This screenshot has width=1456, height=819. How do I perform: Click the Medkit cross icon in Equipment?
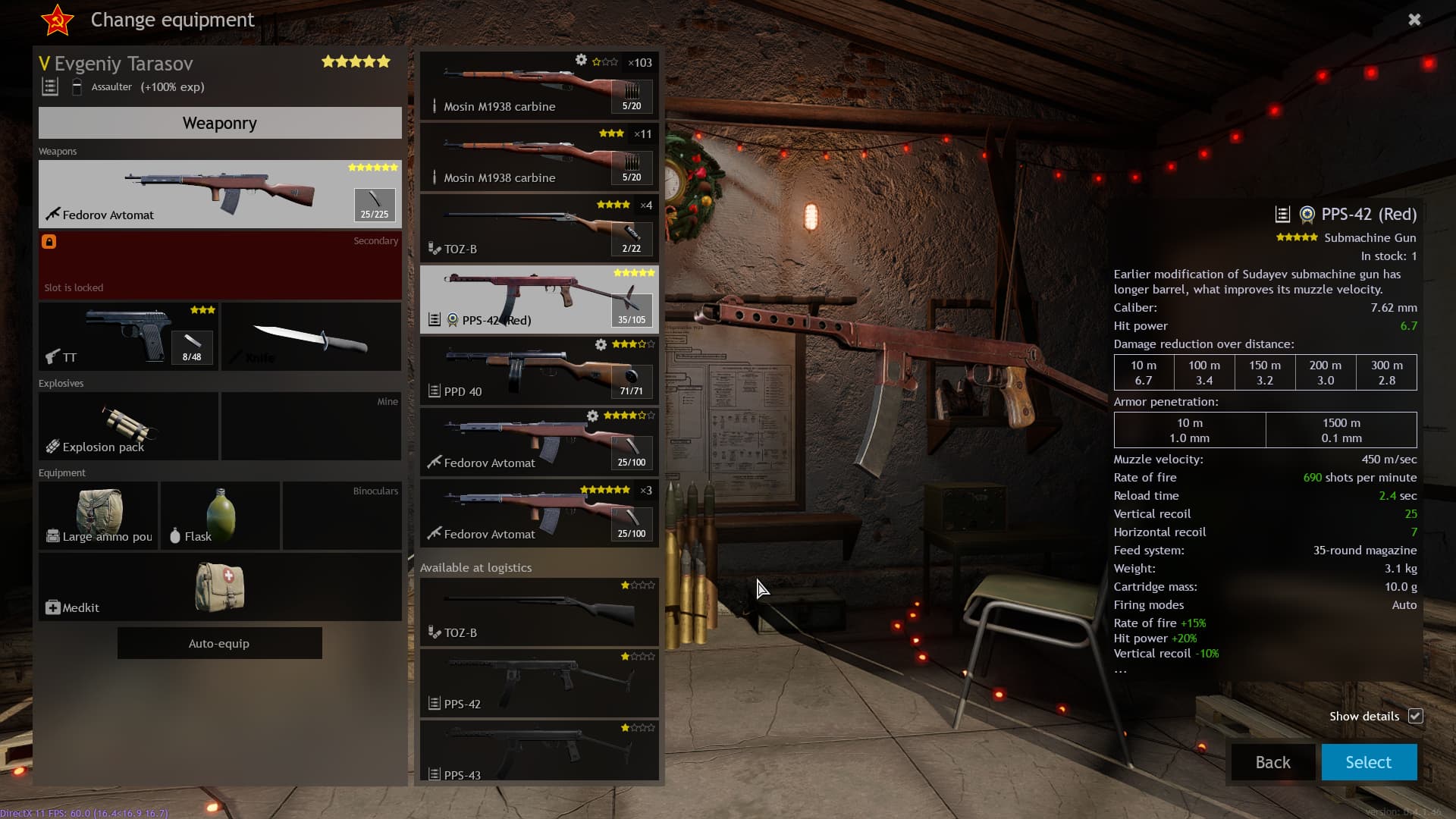point(52,607)
